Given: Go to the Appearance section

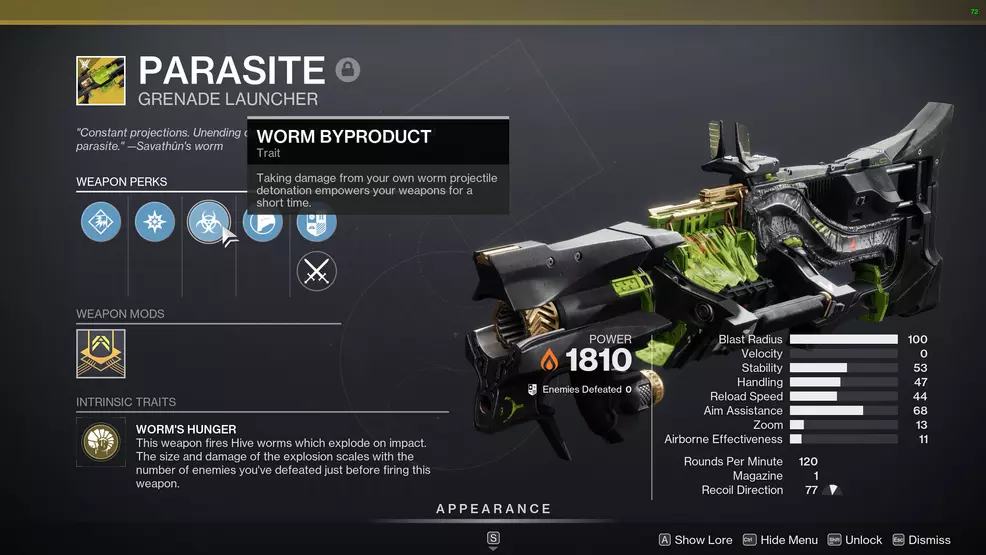Looking at the screenshot, I should pos(493,509).
